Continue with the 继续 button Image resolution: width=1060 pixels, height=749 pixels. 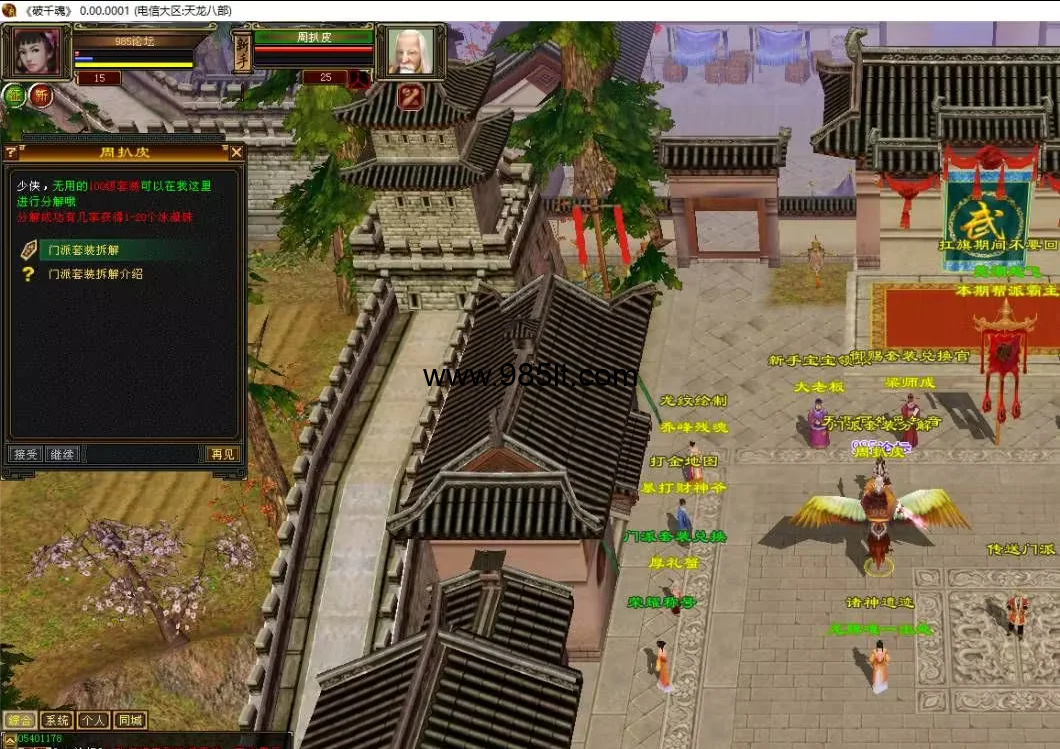(62, 454)
